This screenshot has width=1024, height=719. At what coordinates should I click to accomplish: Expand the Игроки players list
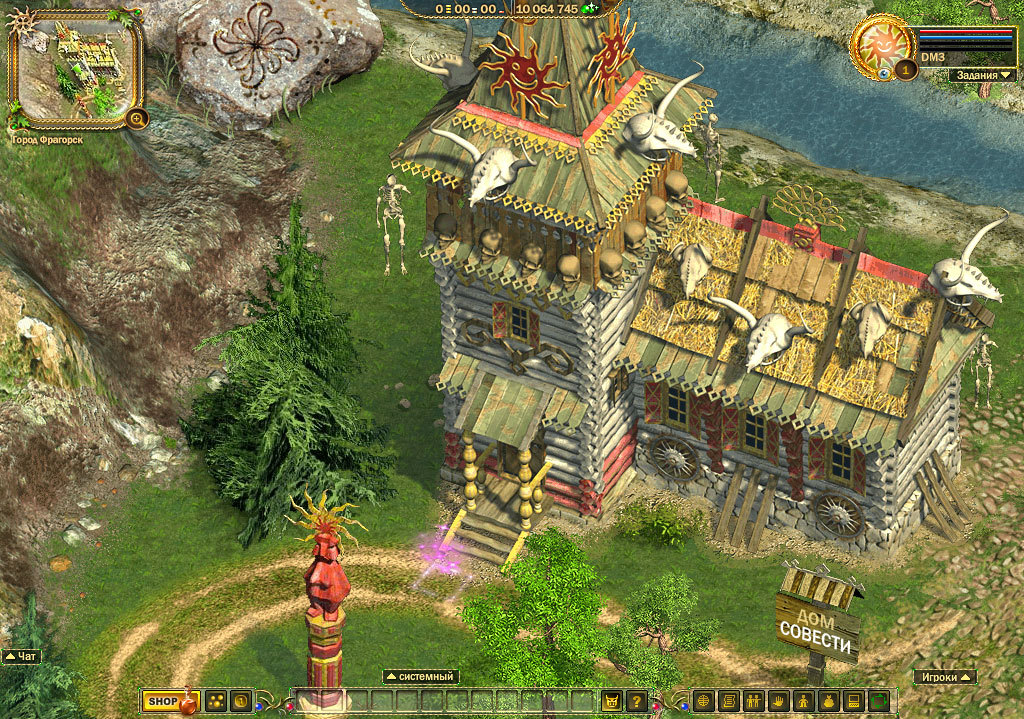tap(944, 677)
